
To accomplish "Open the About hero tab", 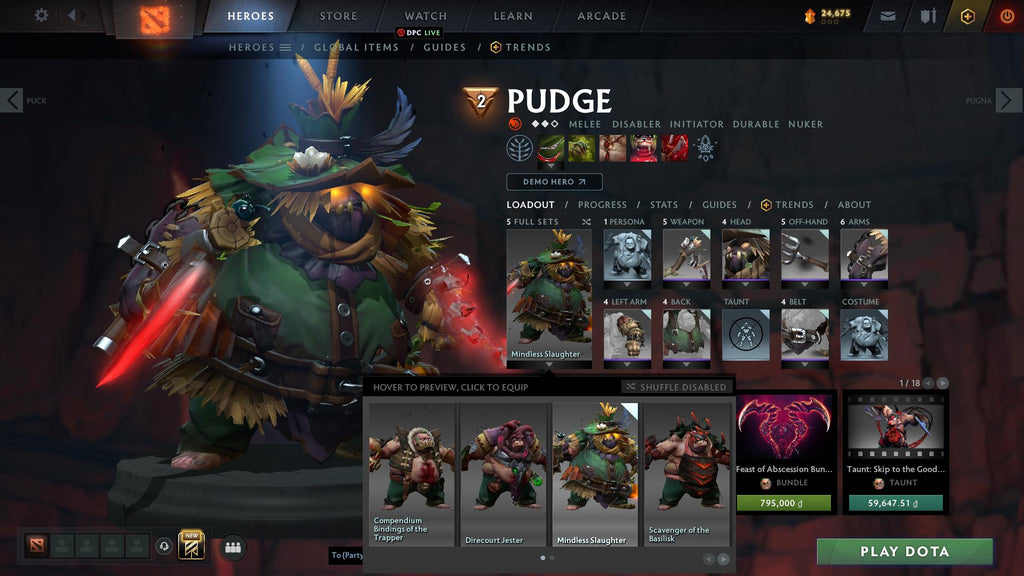I will (x=854, y=205).
